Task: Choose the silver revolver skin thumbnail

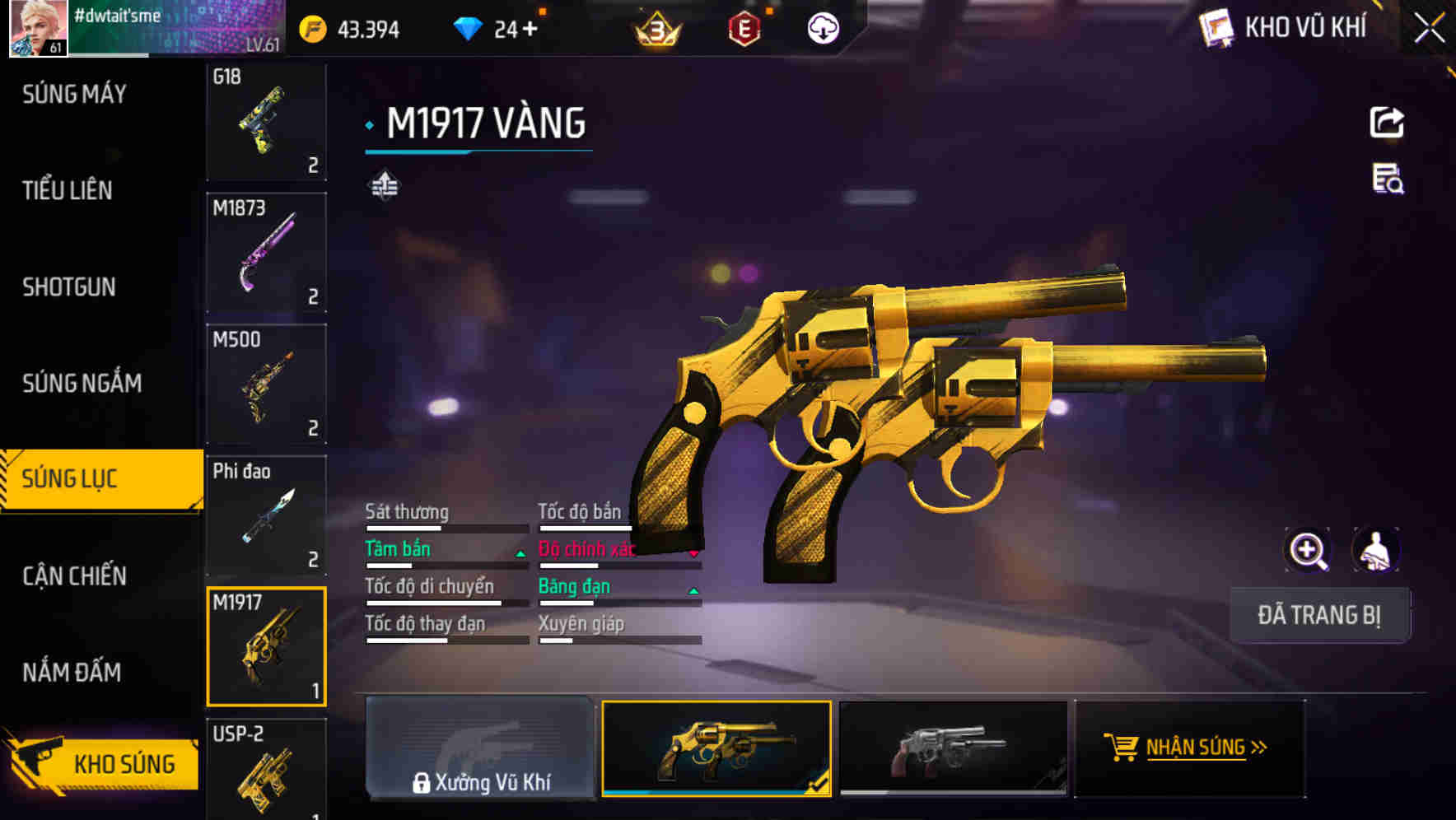Action: [x=953, y=748]
